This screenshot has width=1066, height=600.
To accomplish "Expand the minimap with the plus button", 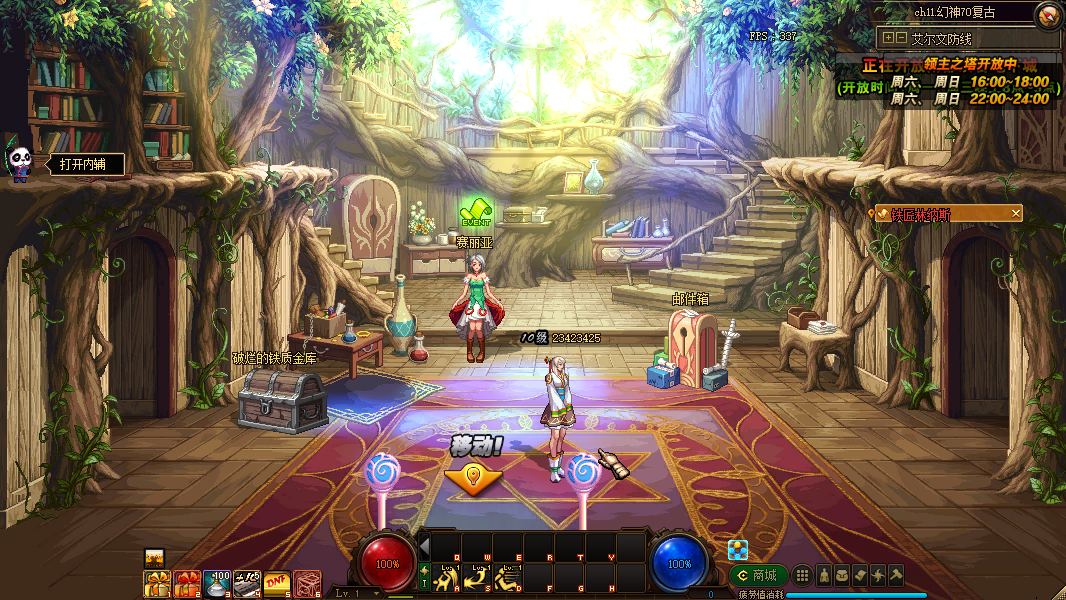I will tap(888, 38).
